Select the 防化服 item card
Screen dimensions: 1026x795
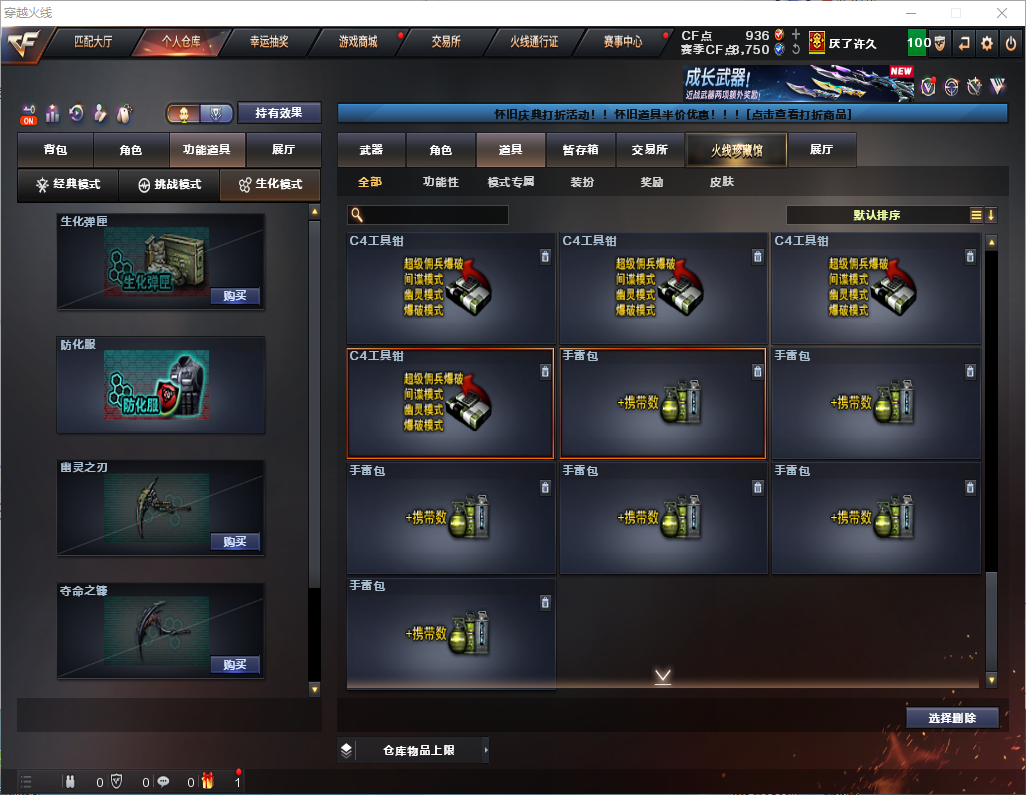point(161,385)
